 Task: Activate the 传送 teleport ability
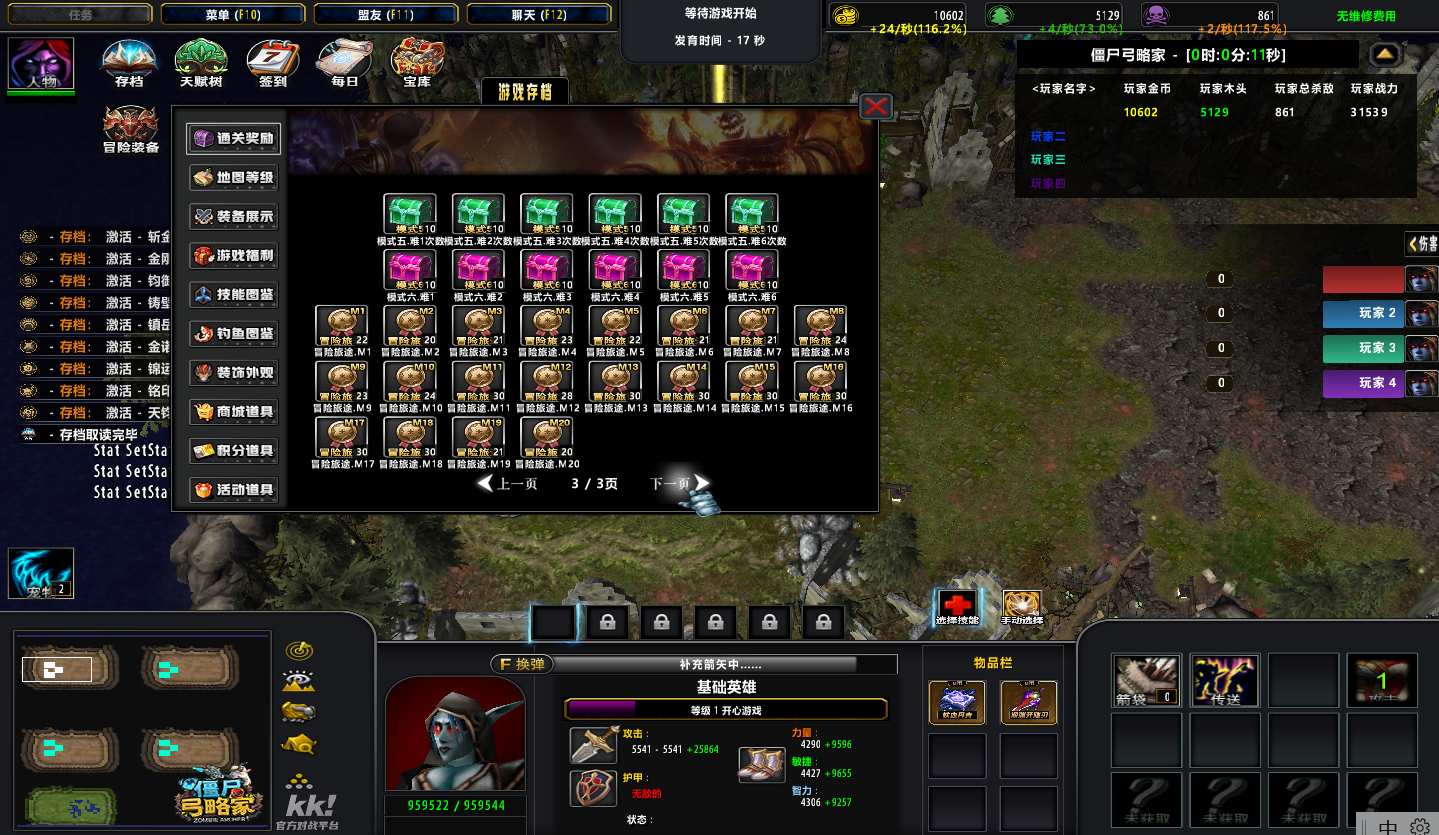click(x=1225, y=680)
